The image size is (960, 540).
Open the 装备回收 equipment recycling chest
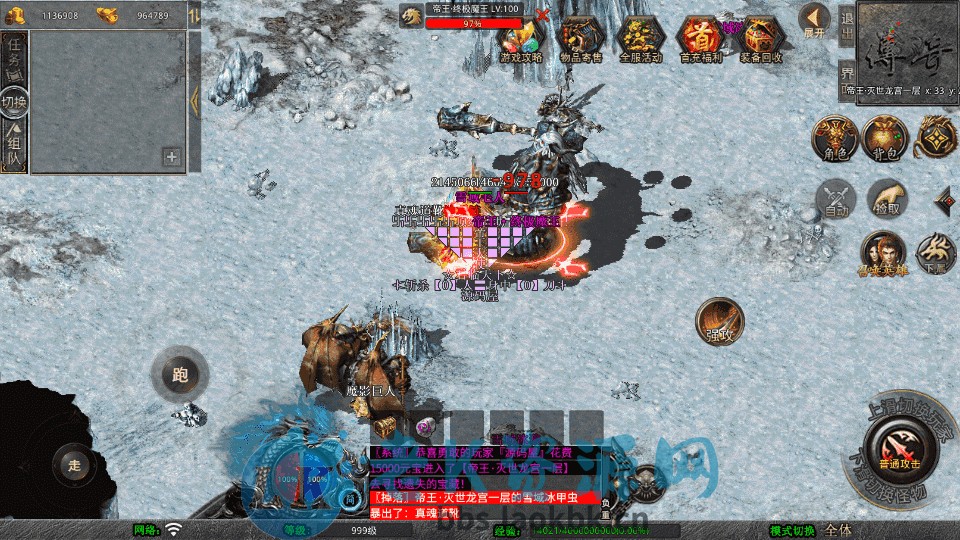pos(762,40)
